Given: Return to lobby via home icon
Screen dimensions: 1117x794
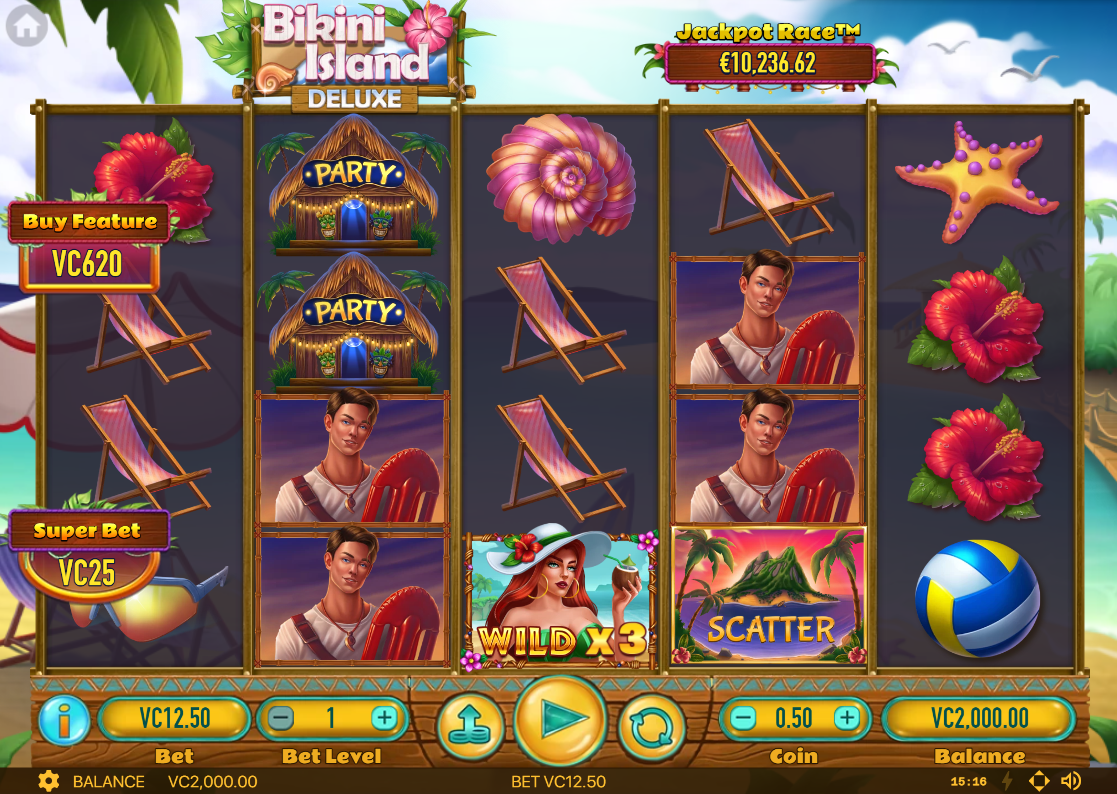Looking at the screenshot, I should click(x=26, y=26).
